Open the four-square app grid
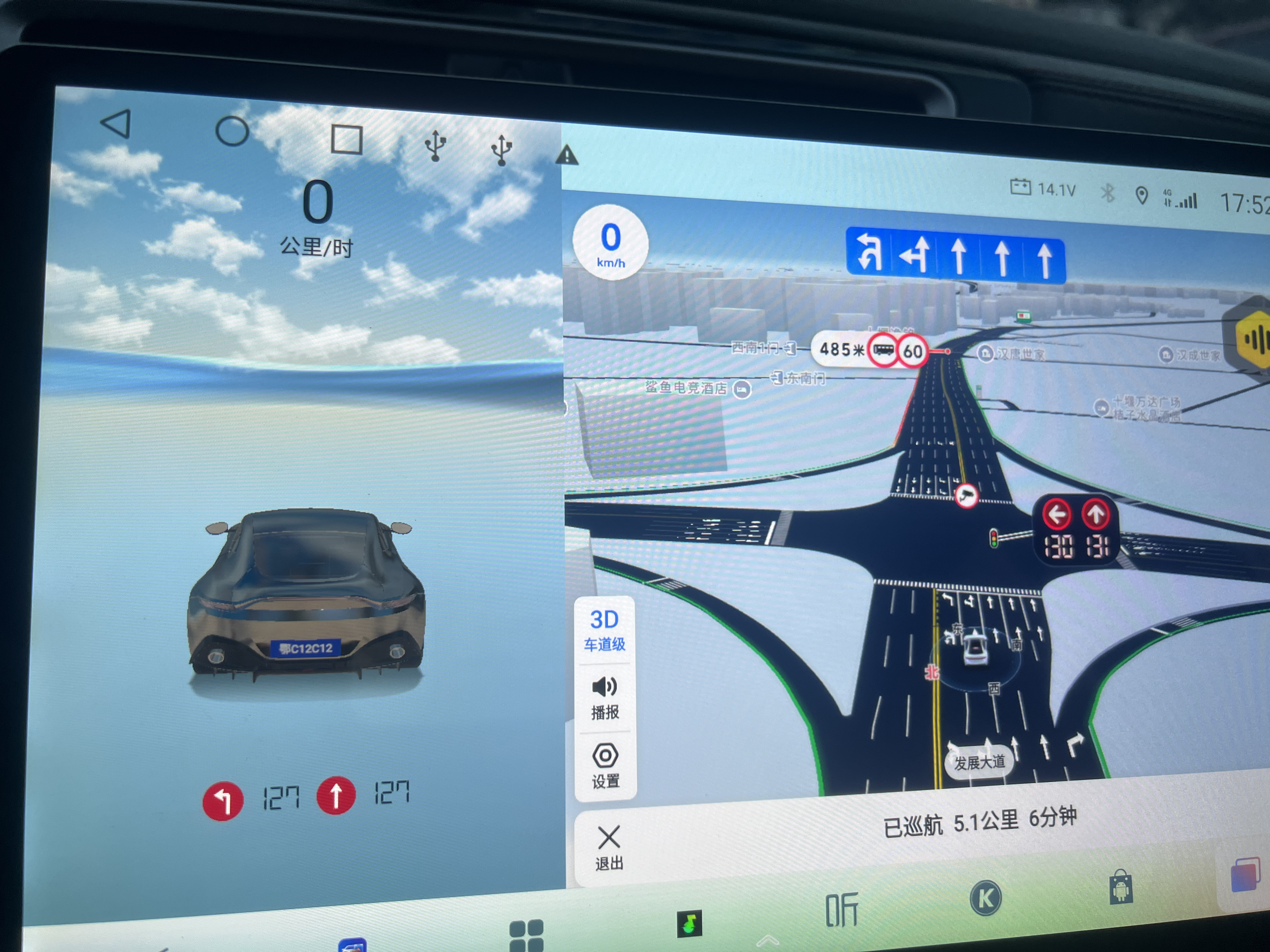The width and height of the screenshot is (1270, 952). 526,934
